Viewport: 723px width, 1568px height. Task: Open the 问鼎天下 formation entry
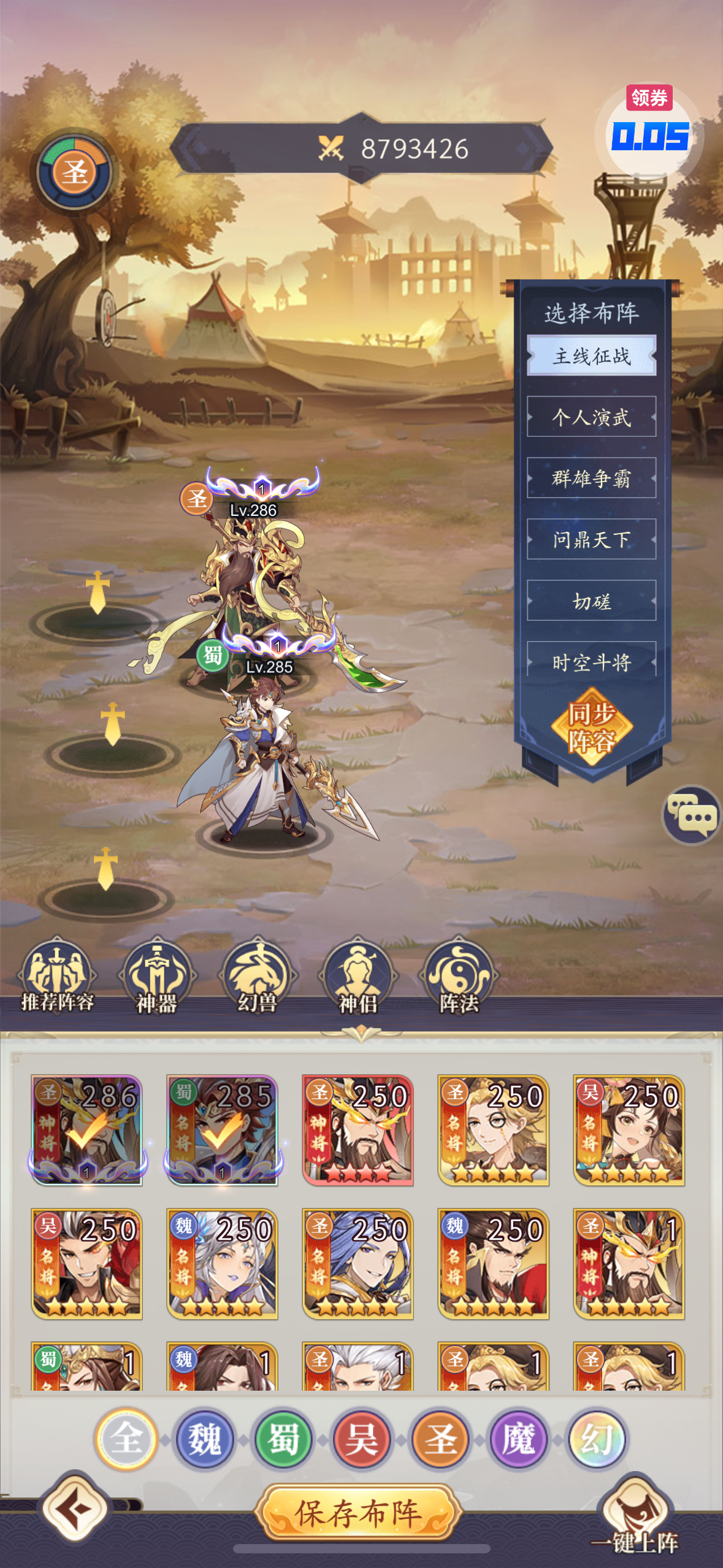[x=591, y=540]
